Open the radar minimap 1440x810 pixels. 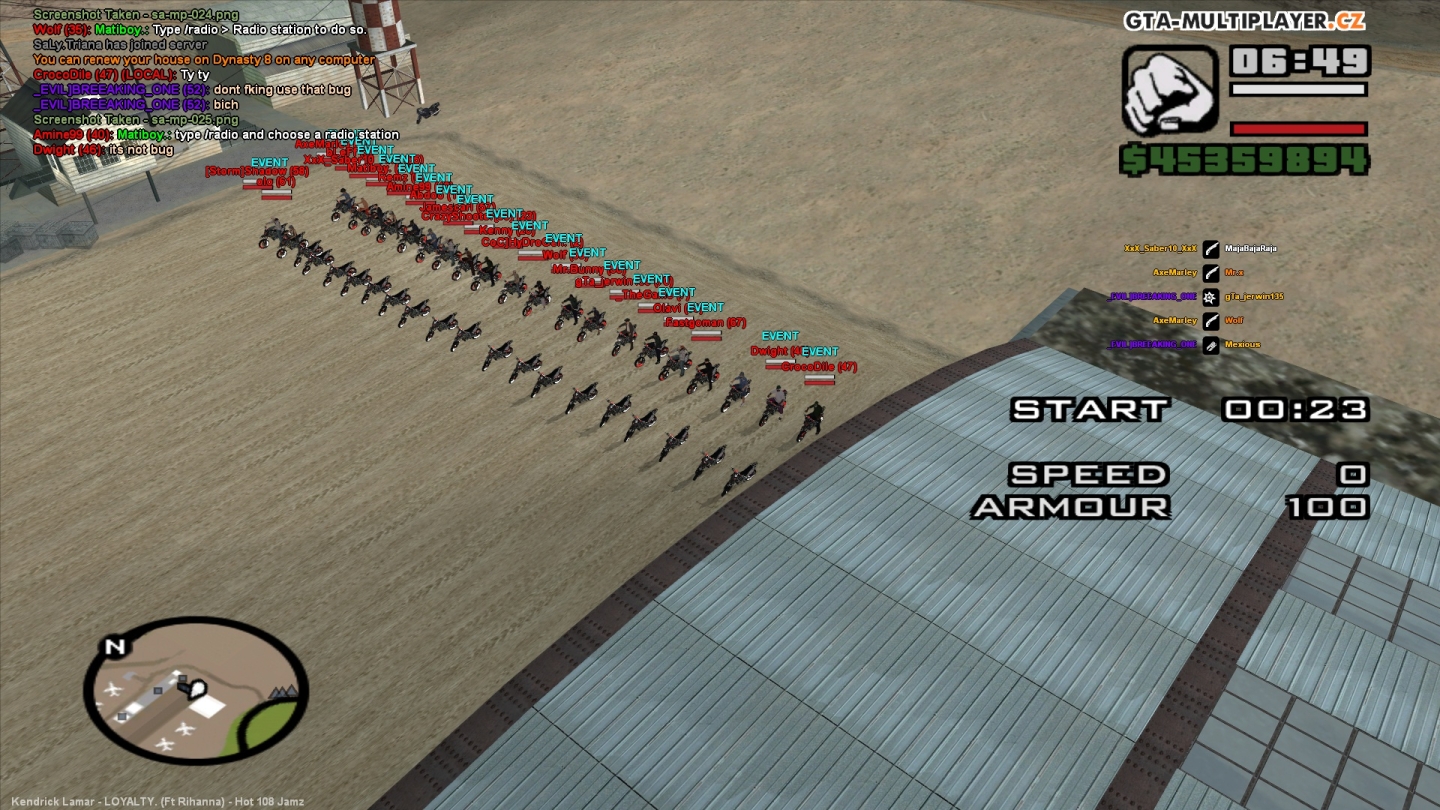(x=197, y=691)
